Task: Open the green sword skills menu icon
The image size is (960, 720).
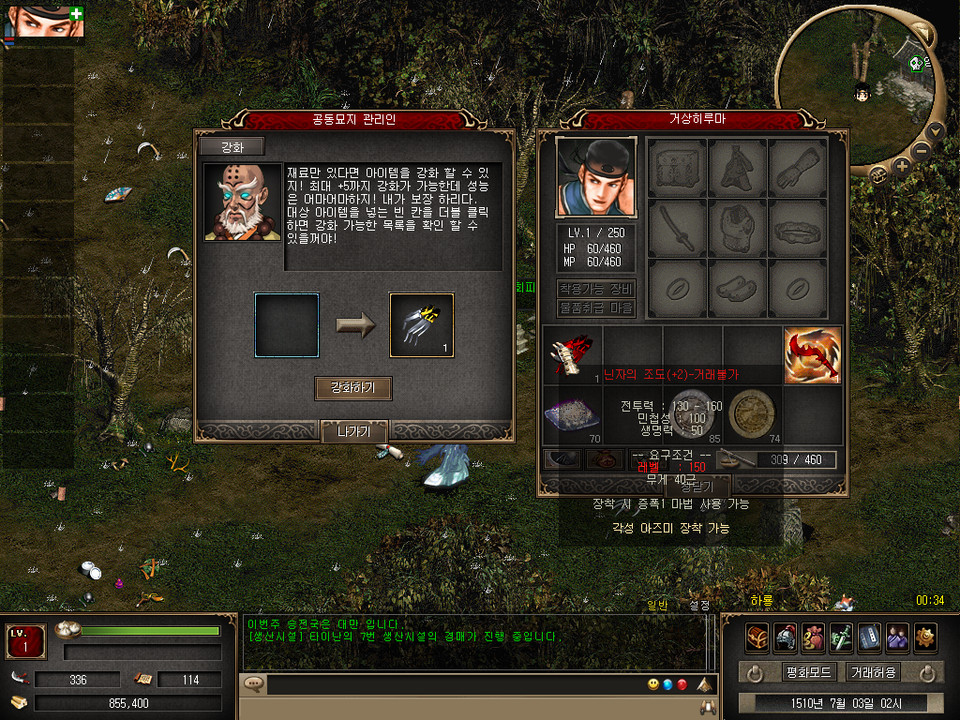Action: [841, 637]
